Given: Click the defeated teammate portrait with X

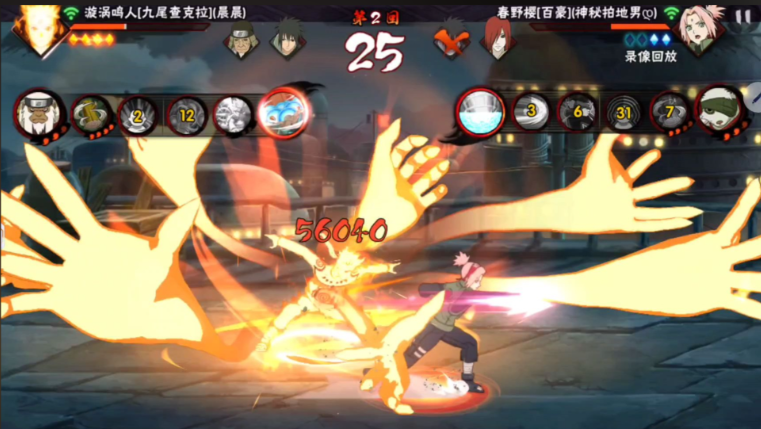Looking at the screenshot, I should (x=449, y=41).
